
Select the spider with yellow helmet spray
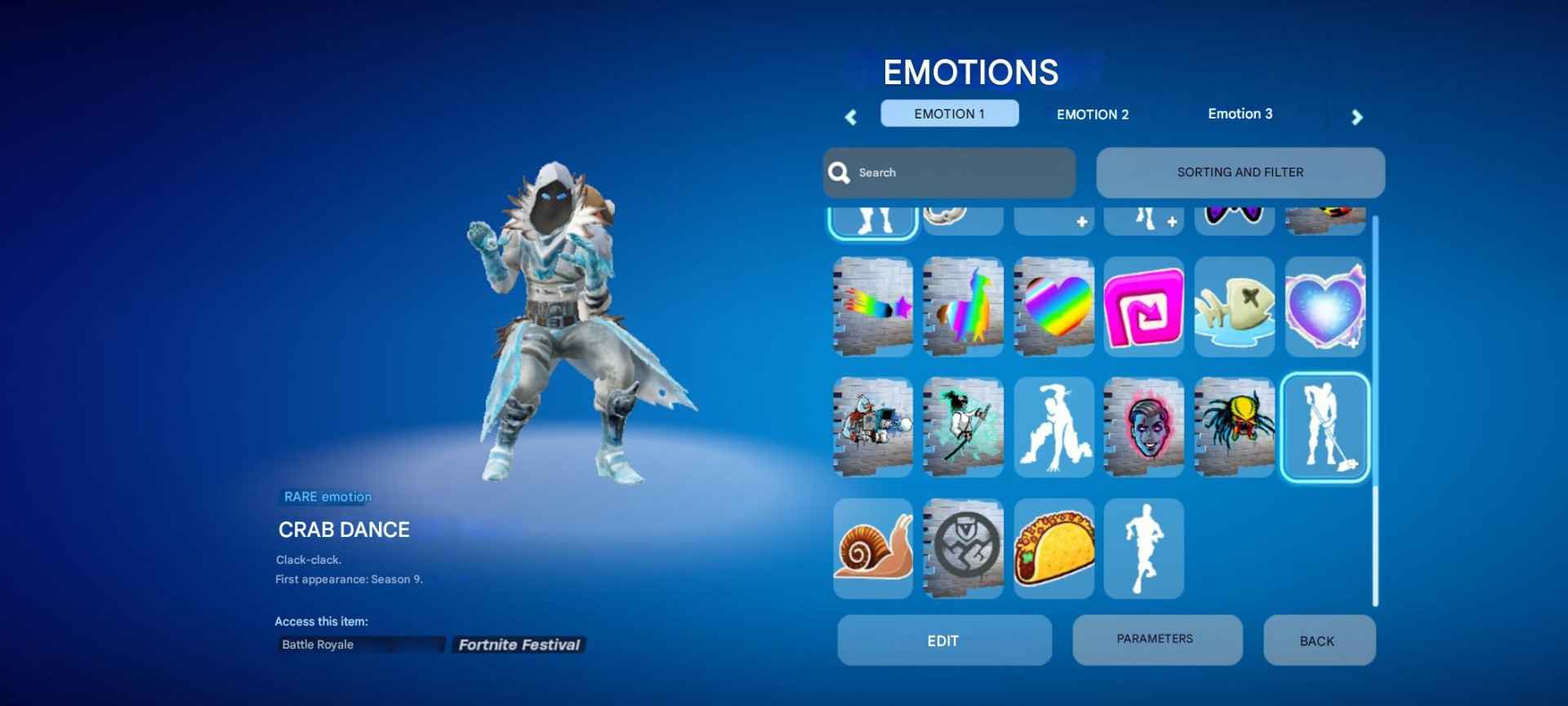1233,427
